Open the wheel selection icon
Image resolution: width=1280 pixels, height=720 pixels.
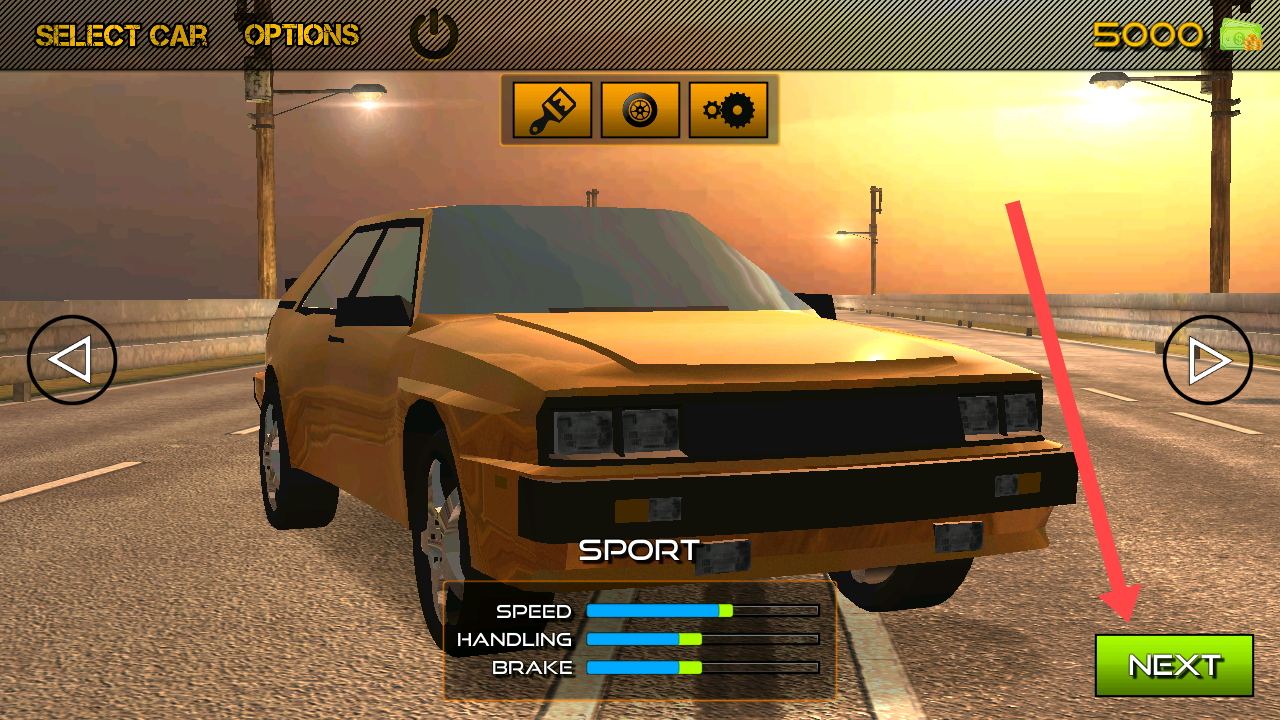point(640,110)
